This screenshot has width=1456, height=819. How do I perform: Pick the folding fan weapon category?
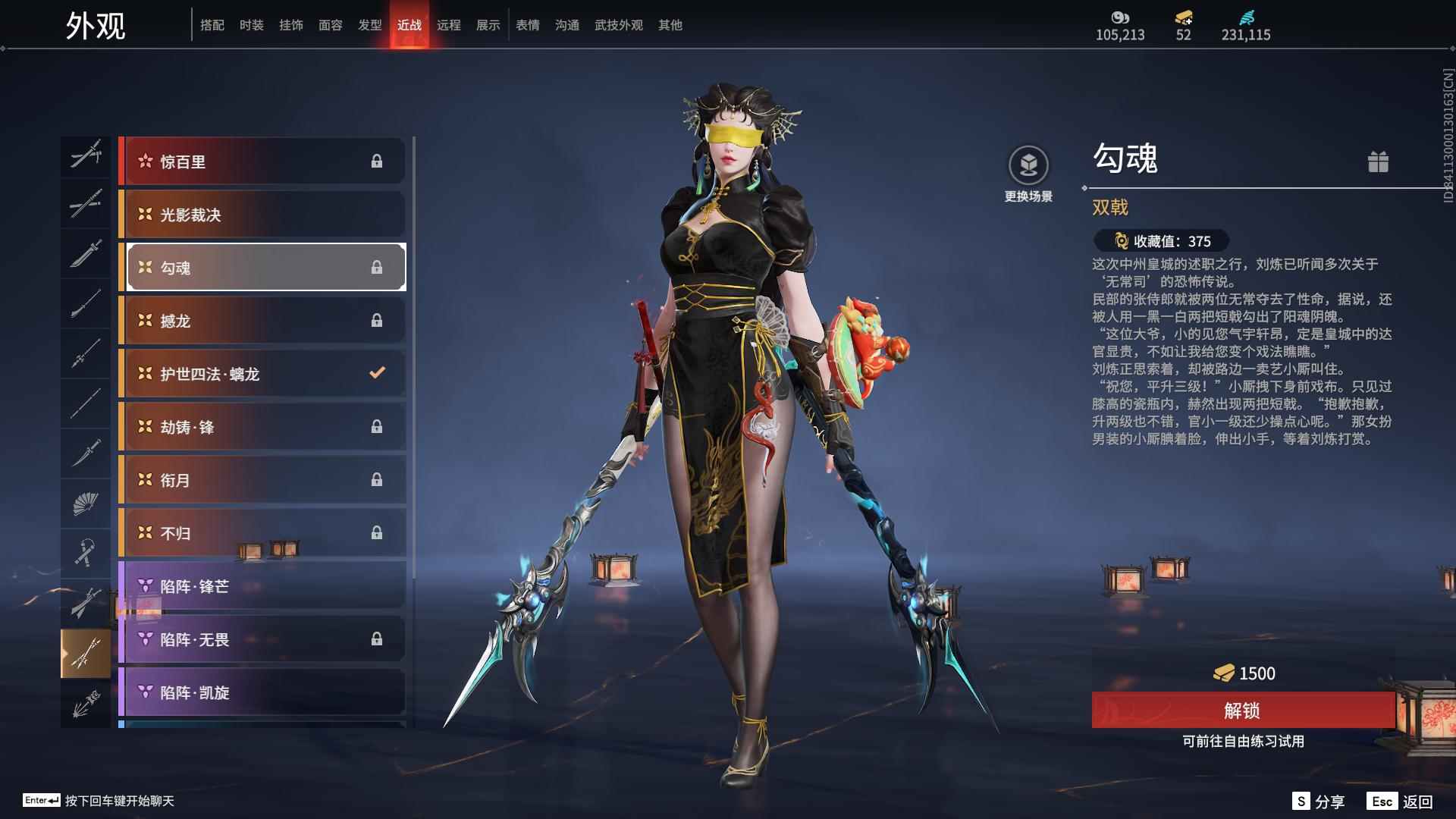coord(86,503)
